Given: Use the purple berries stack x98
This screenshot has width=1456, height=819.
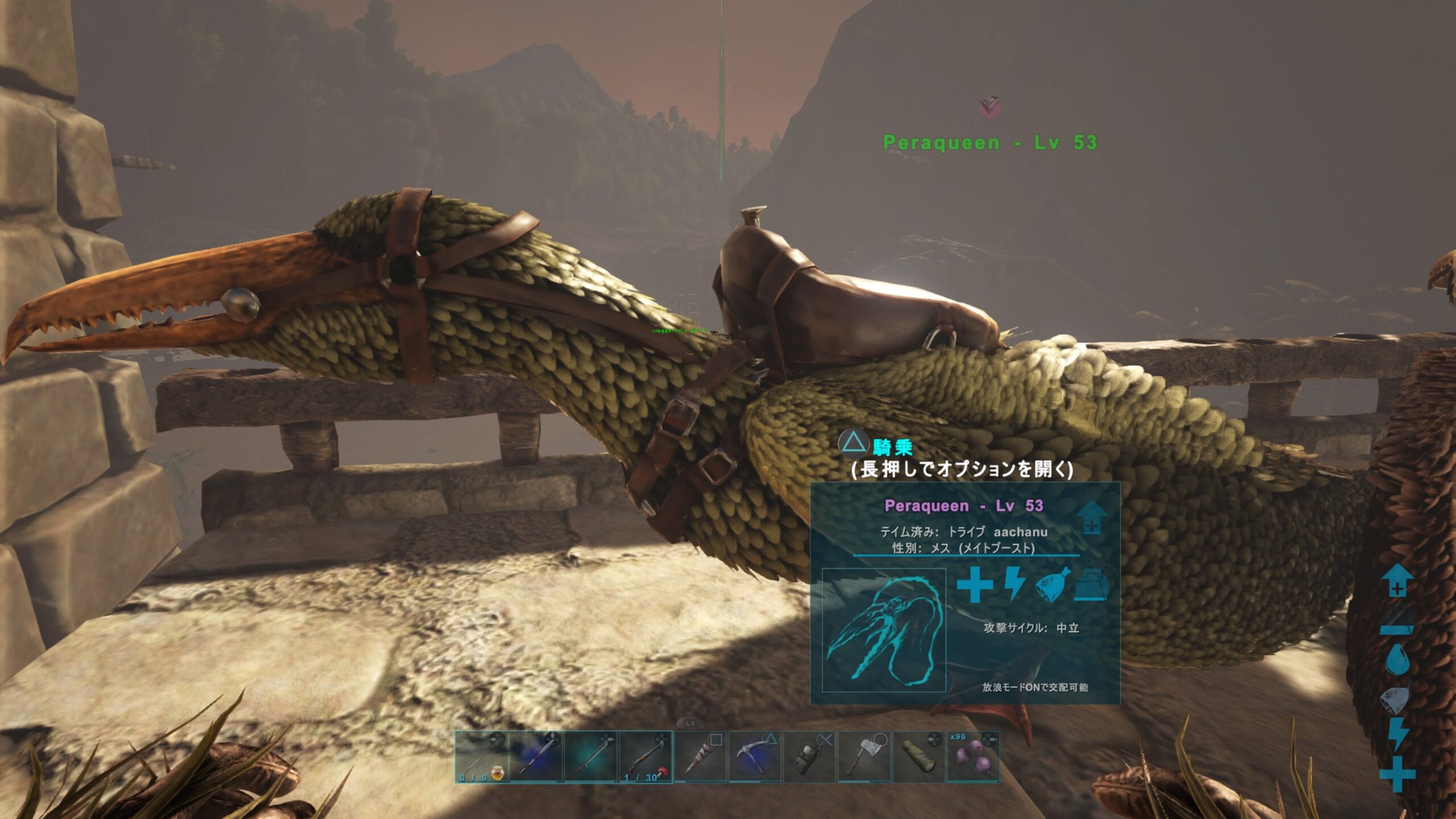Looking at the screenshot, I should 973,757.
